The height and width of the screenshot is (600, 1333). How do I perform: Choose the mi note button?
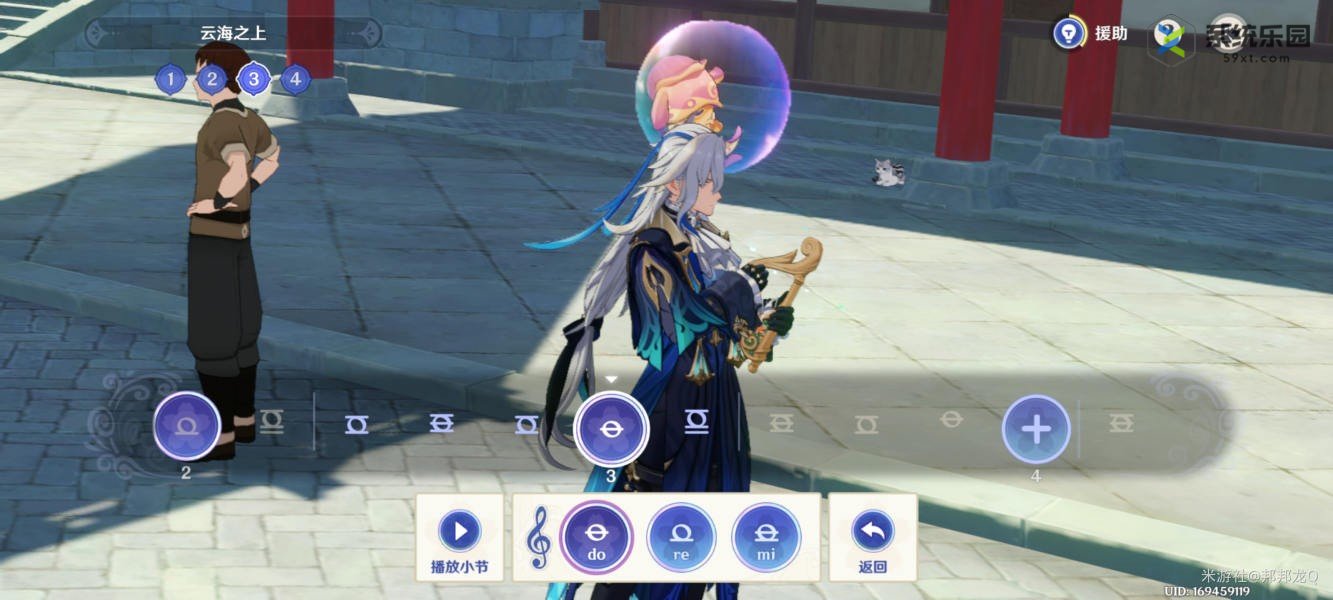[766, 537]
